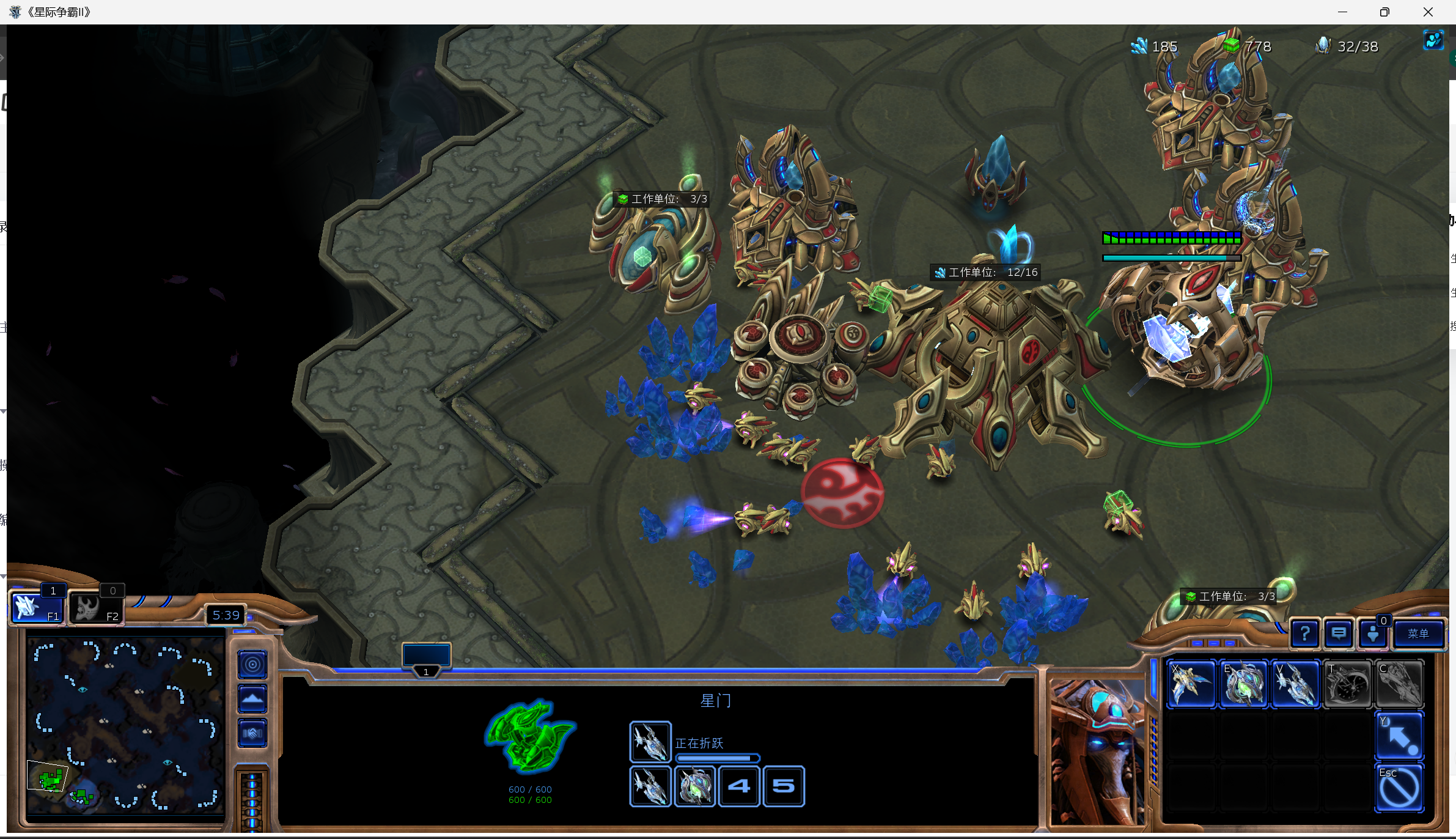Queue a Phoenix from the command card
This screenshot has width=1456, height=839.
coord(1191,684)
